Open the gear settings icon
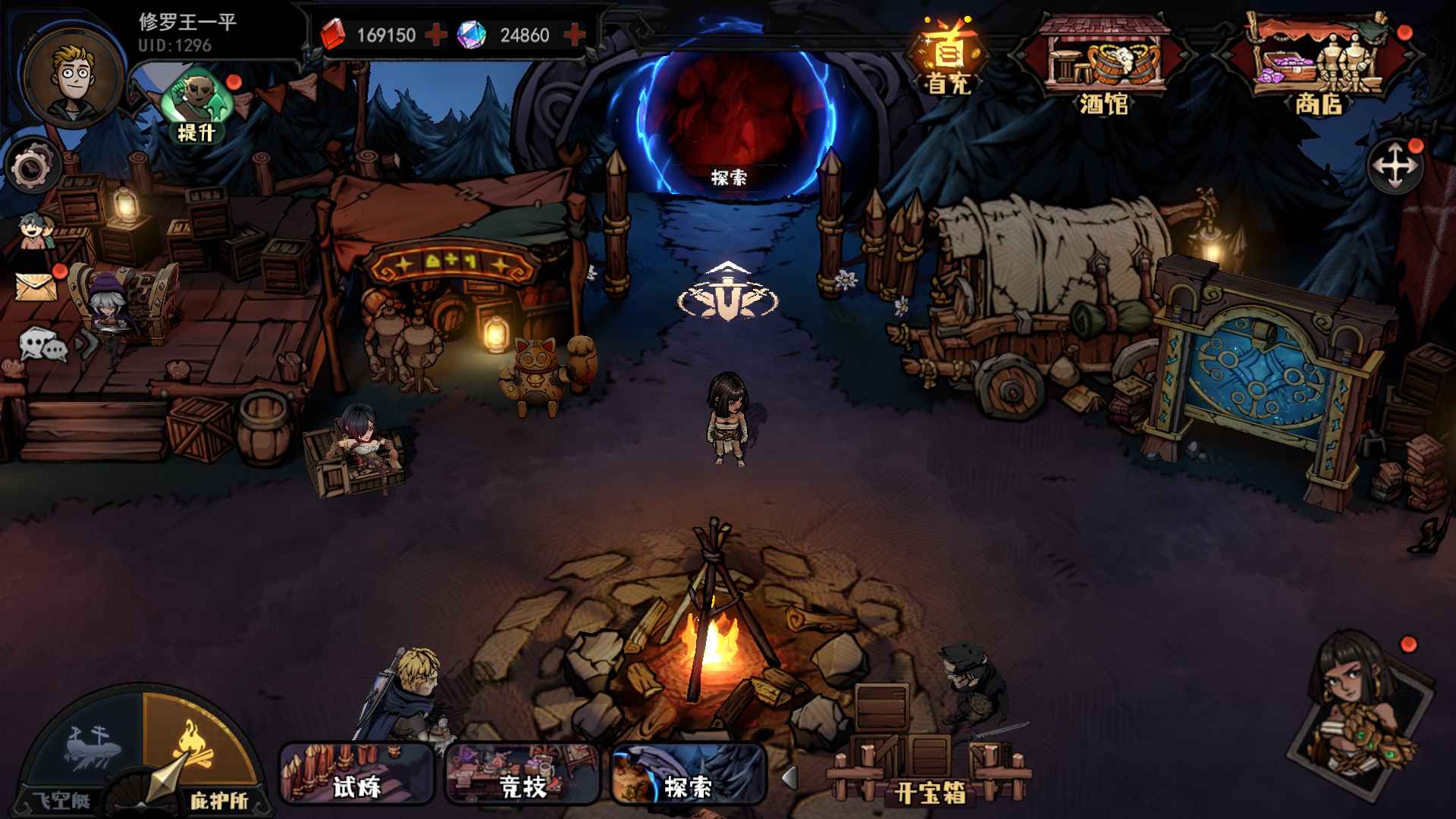 pos(32,168)
